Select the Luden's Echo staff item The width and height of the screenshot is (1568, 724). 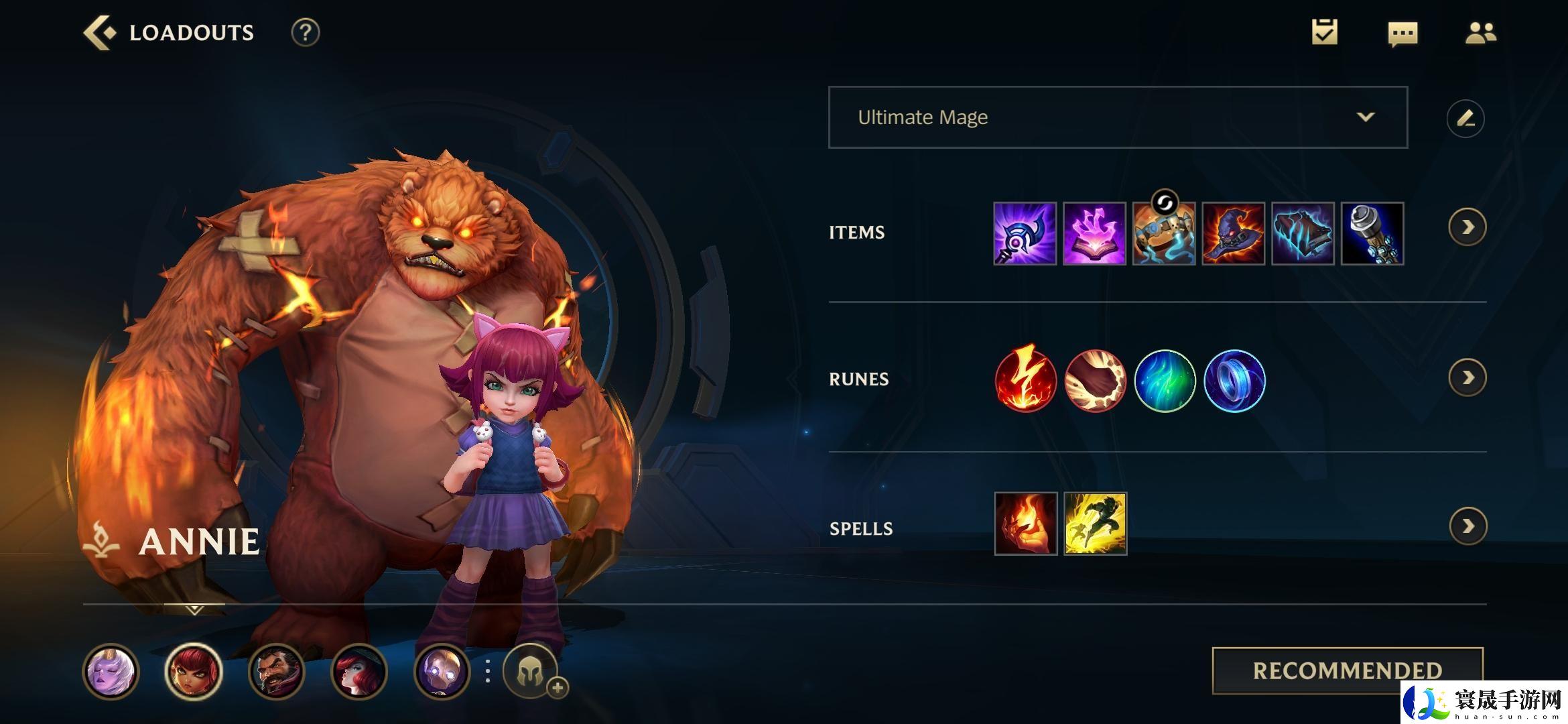pos(1025,233)
